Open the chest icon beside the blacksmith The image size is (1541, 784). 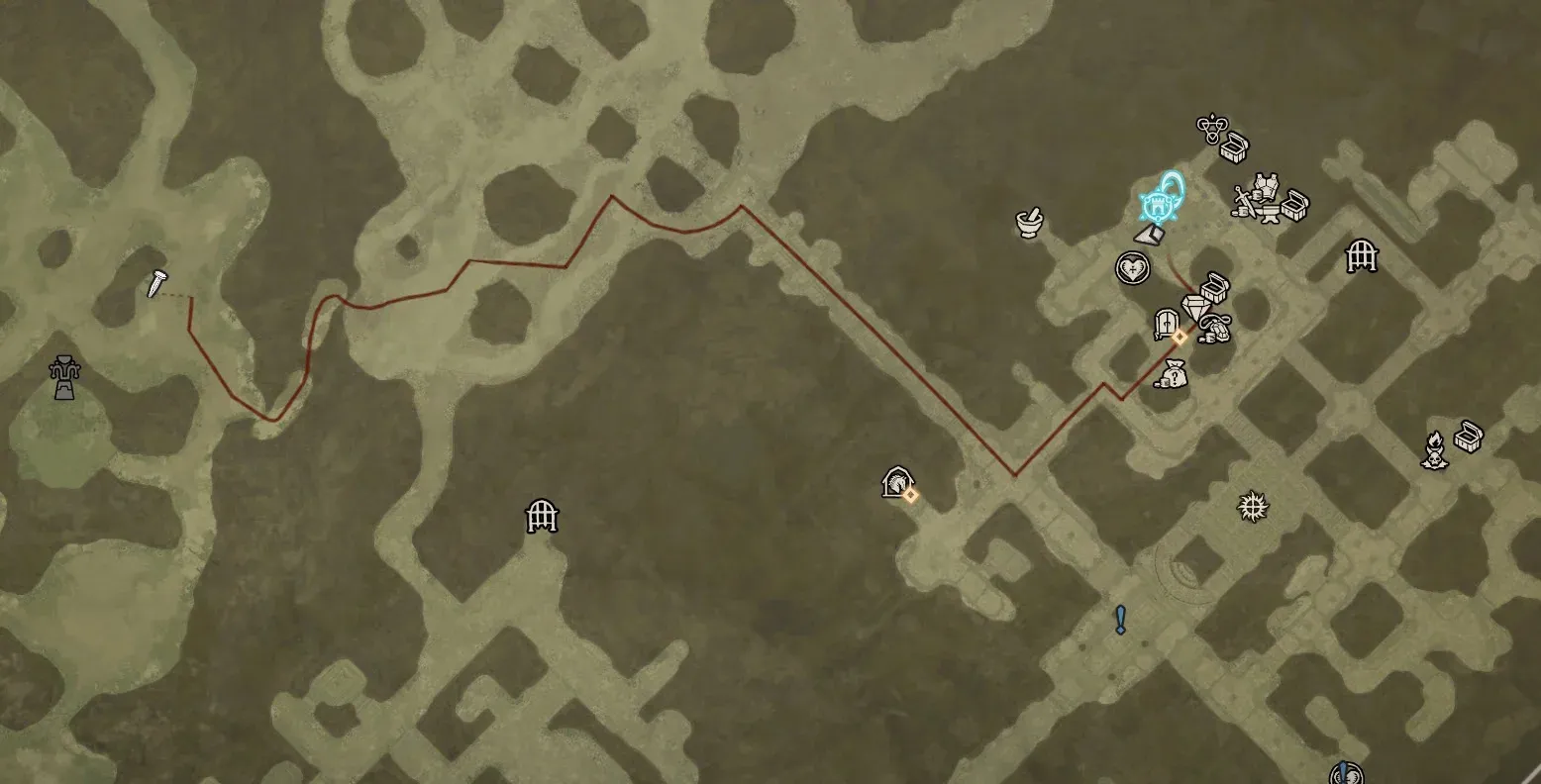pos(1292,205)
